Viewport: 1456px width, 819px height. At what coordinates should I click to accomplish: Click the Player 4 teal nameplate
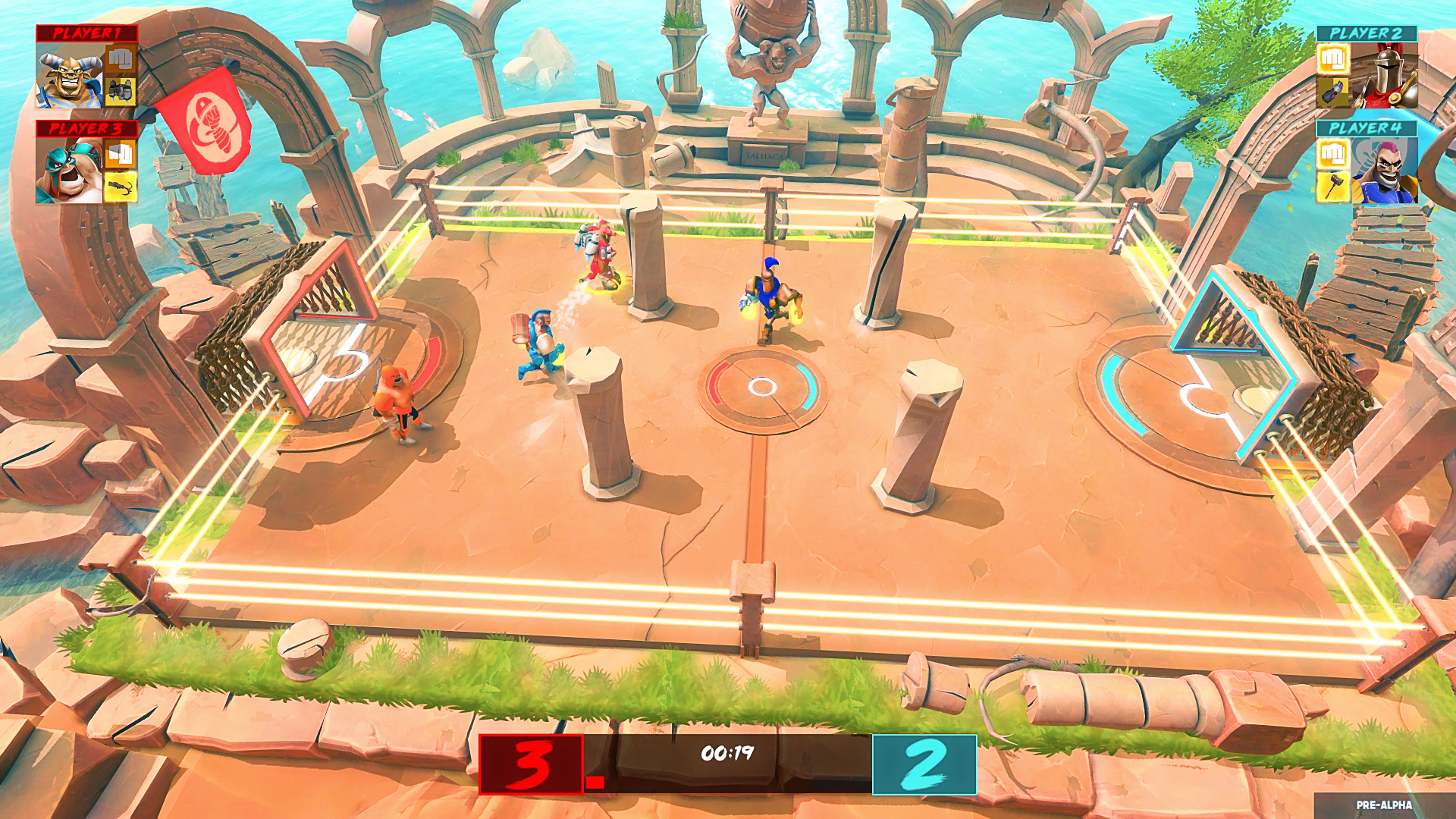coord(1367,127)
